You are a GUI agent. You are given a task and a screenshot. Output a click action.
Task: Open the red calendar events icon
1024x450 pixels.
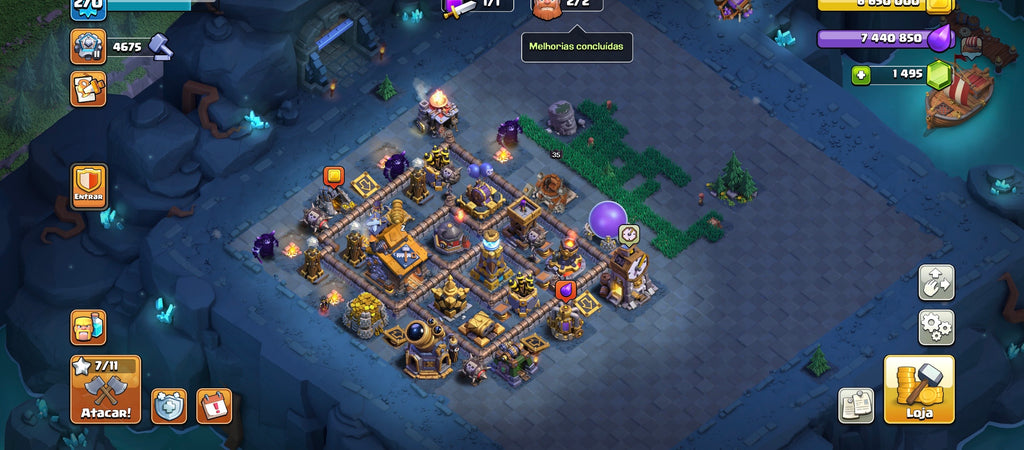pos(214,405)
